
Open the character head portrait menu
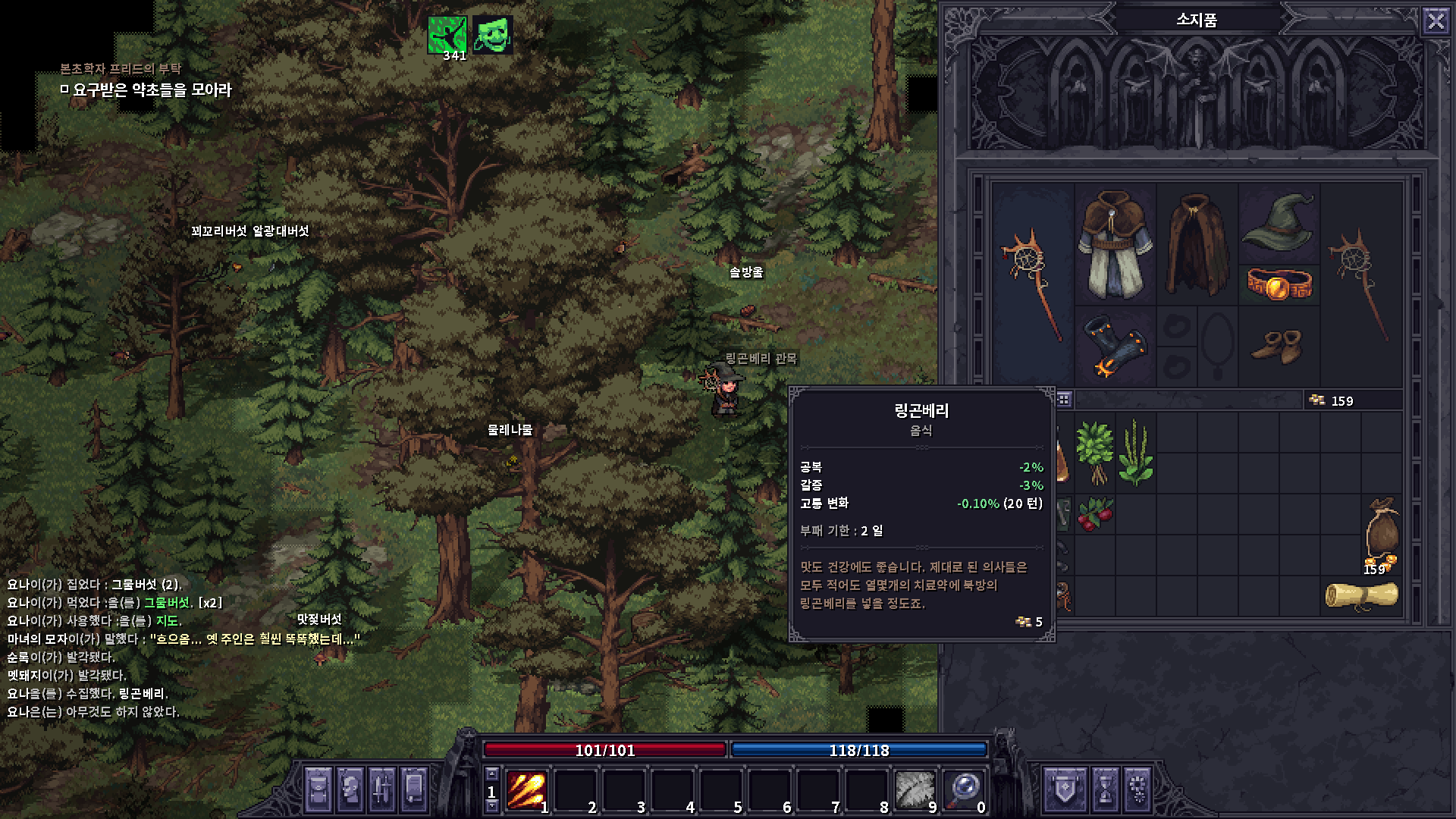coord(350,789)
